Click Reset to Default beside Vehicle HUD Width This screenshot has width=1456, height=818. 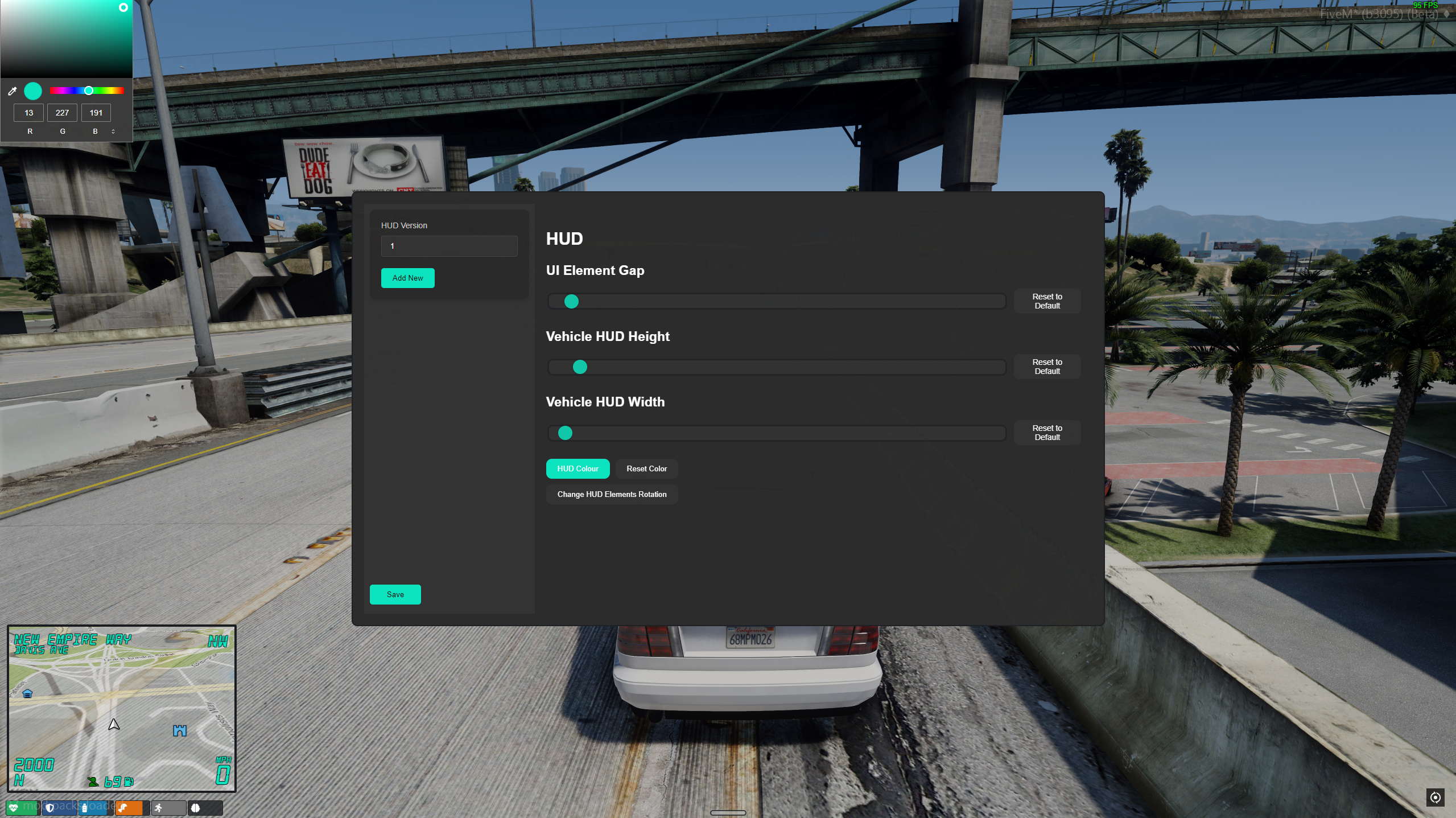(x=1046, y=433)
